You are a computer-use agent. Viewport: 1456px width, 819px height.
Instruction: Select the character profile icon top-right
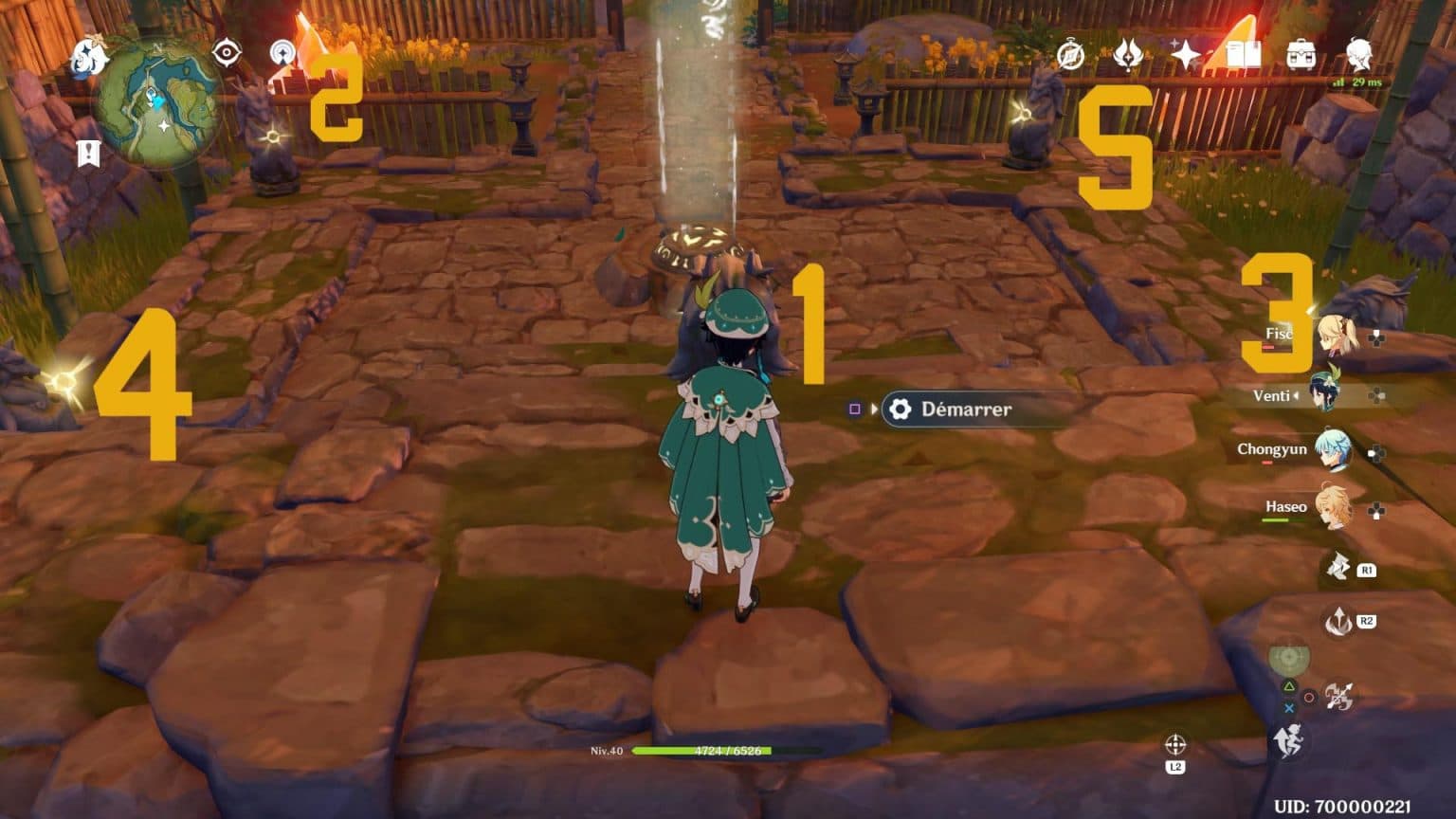click(x=1357, y=55)
